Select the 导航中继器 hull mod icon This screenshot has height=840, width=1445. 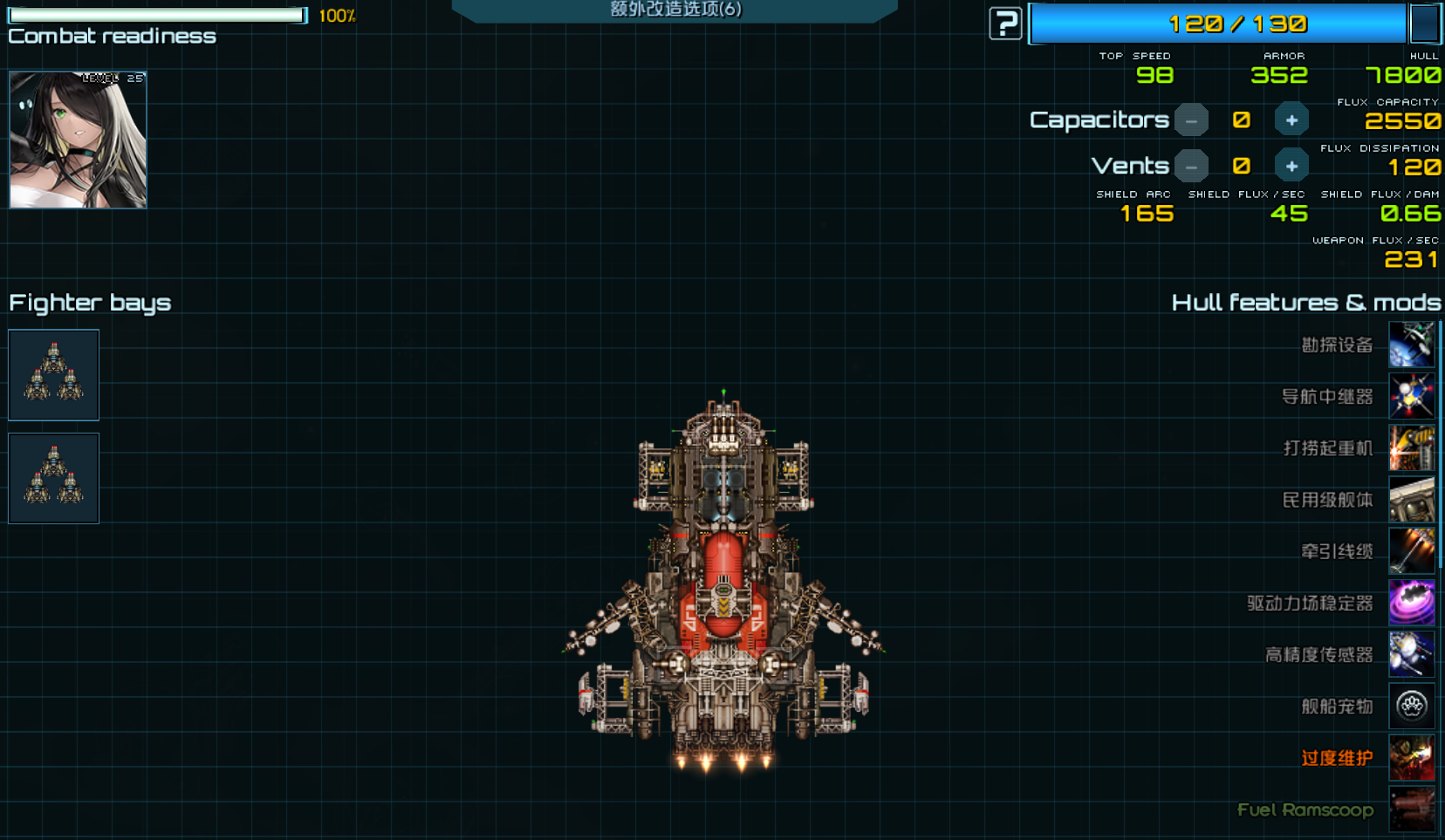tap(1411, 396)
